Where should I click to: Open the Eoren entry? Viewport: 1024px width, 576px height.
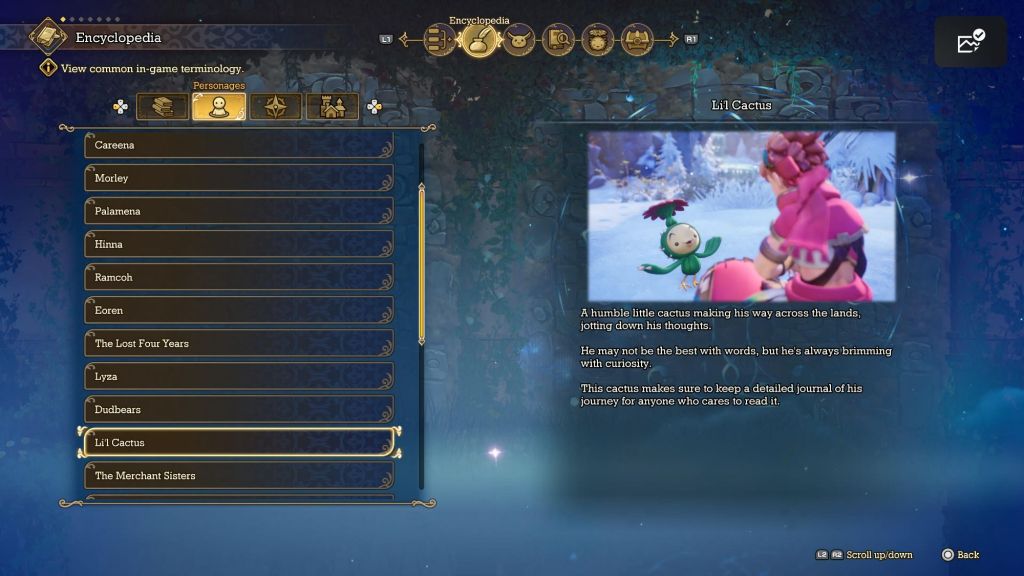click(238, 310)
